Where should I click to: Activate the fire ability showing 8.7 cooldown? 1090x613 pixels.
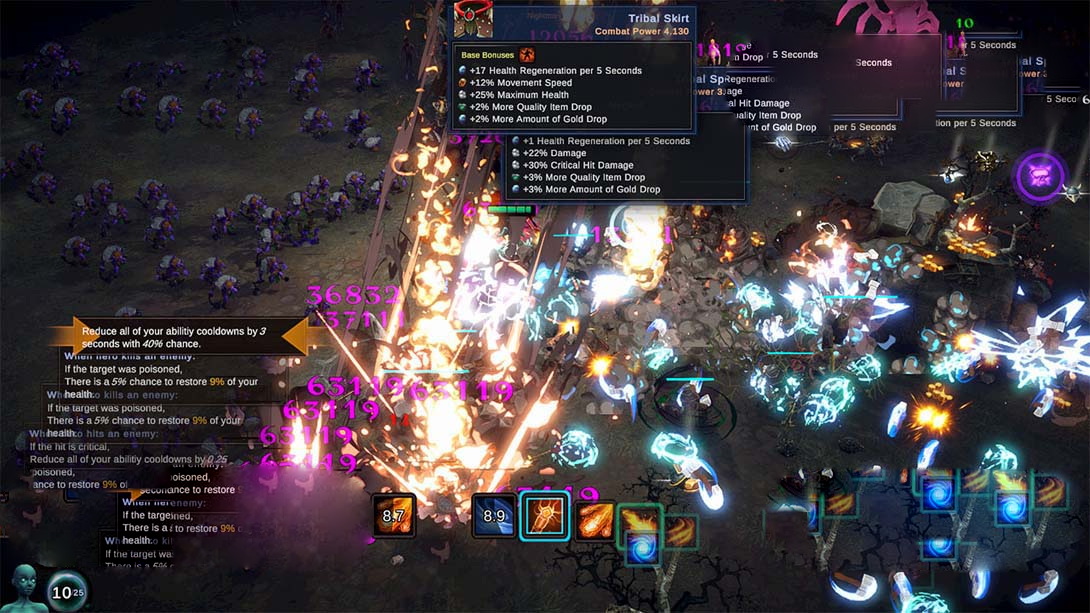[x=394, y=516]
